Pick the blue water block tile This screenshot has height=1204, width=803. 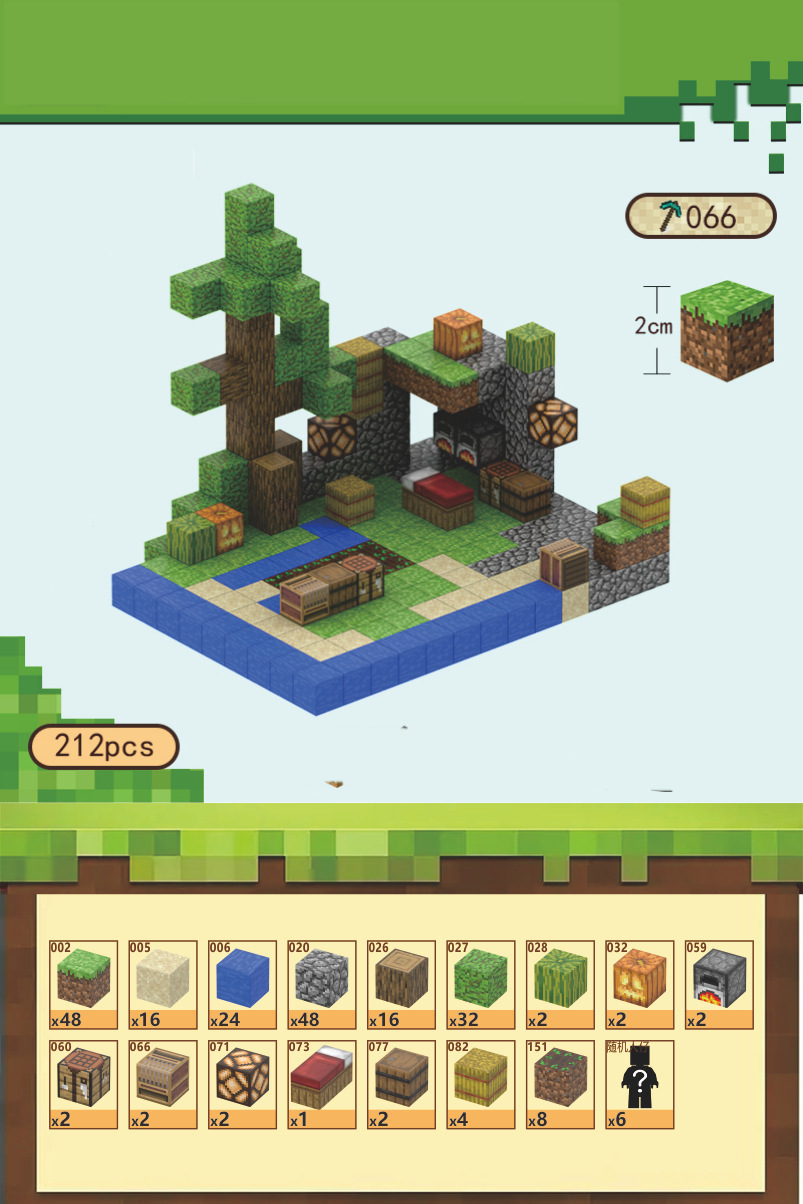click(x=243, y=985)
